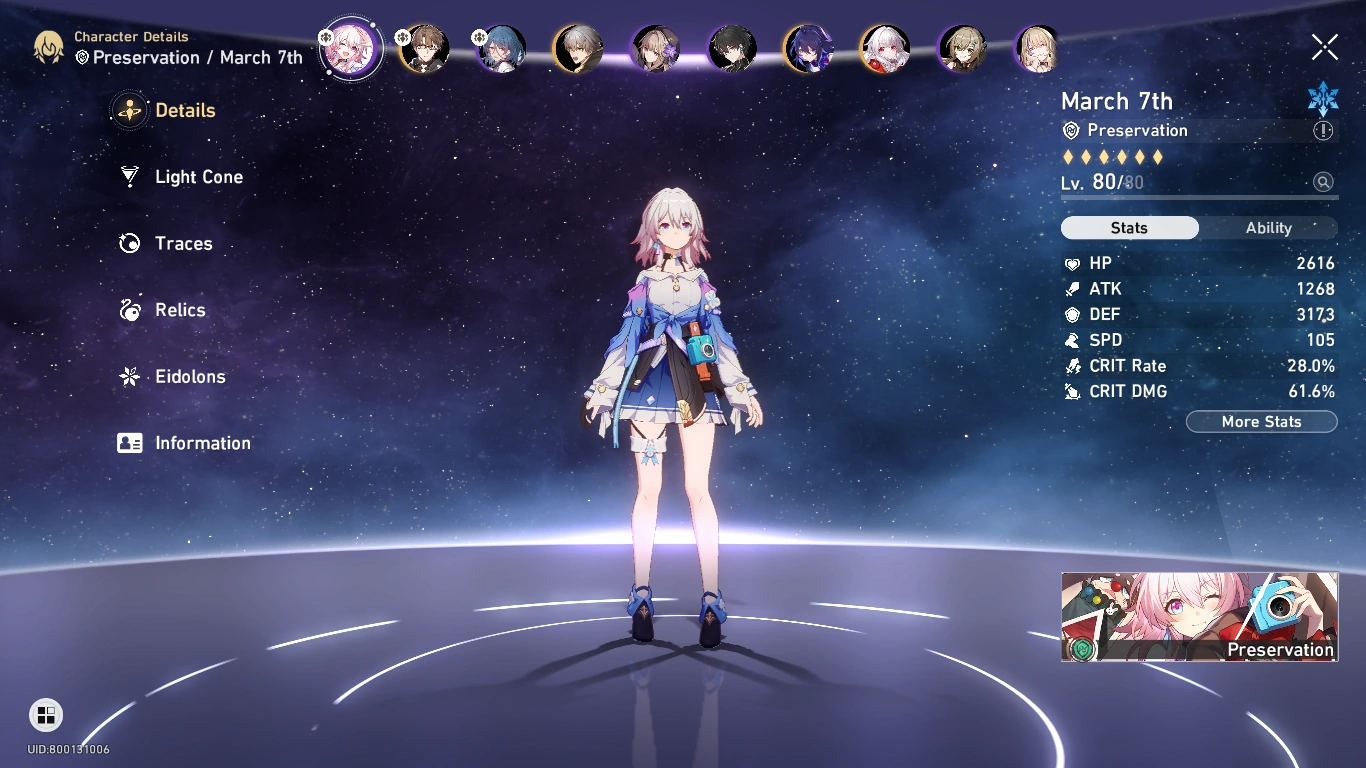Screen dimensions: 1366x768
Task: Select March 7th's portrait in character carousel
Action: pos(350,48)
